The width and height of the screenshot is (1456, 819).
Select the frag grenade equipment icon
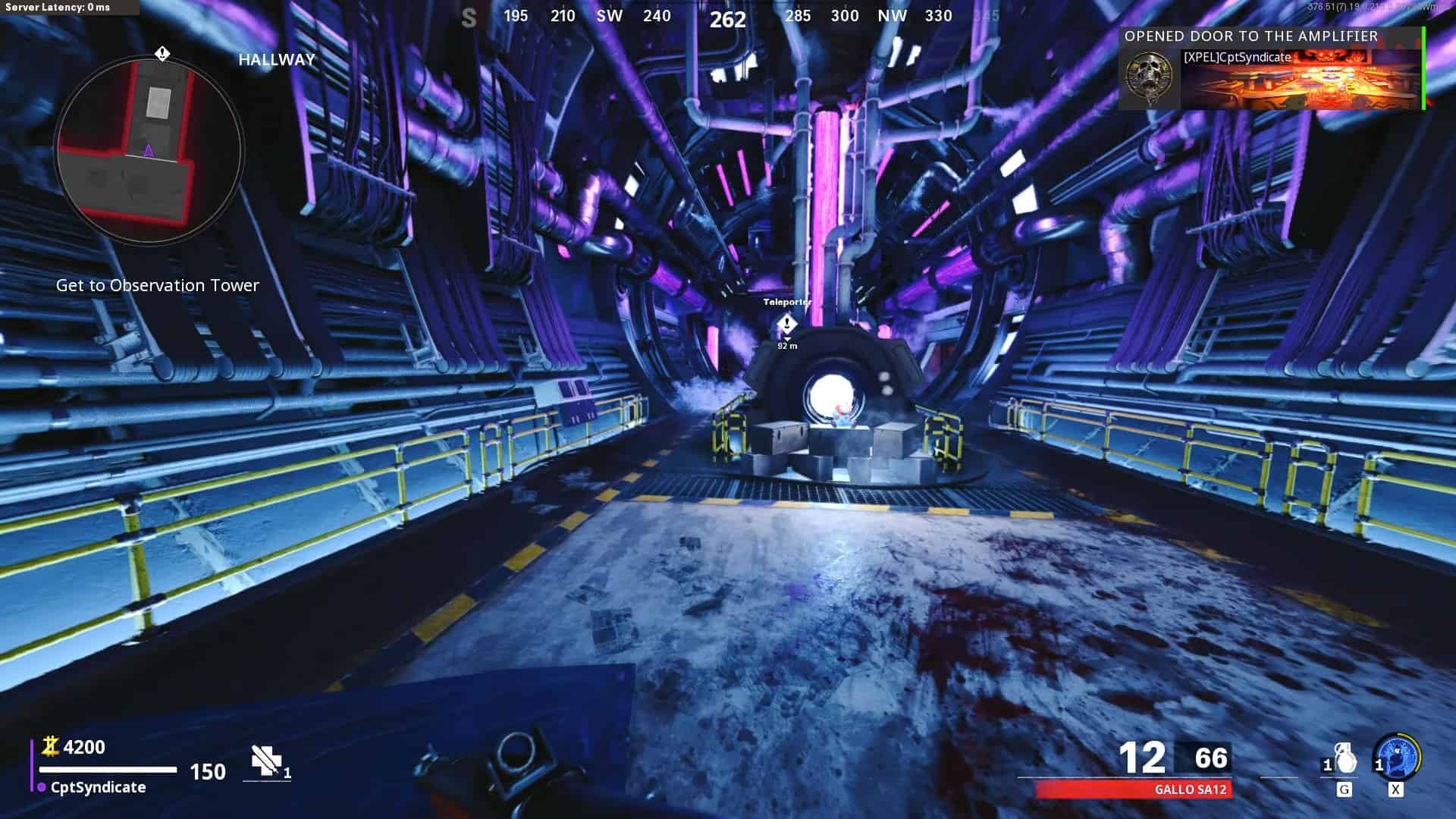coord(1344,759)
